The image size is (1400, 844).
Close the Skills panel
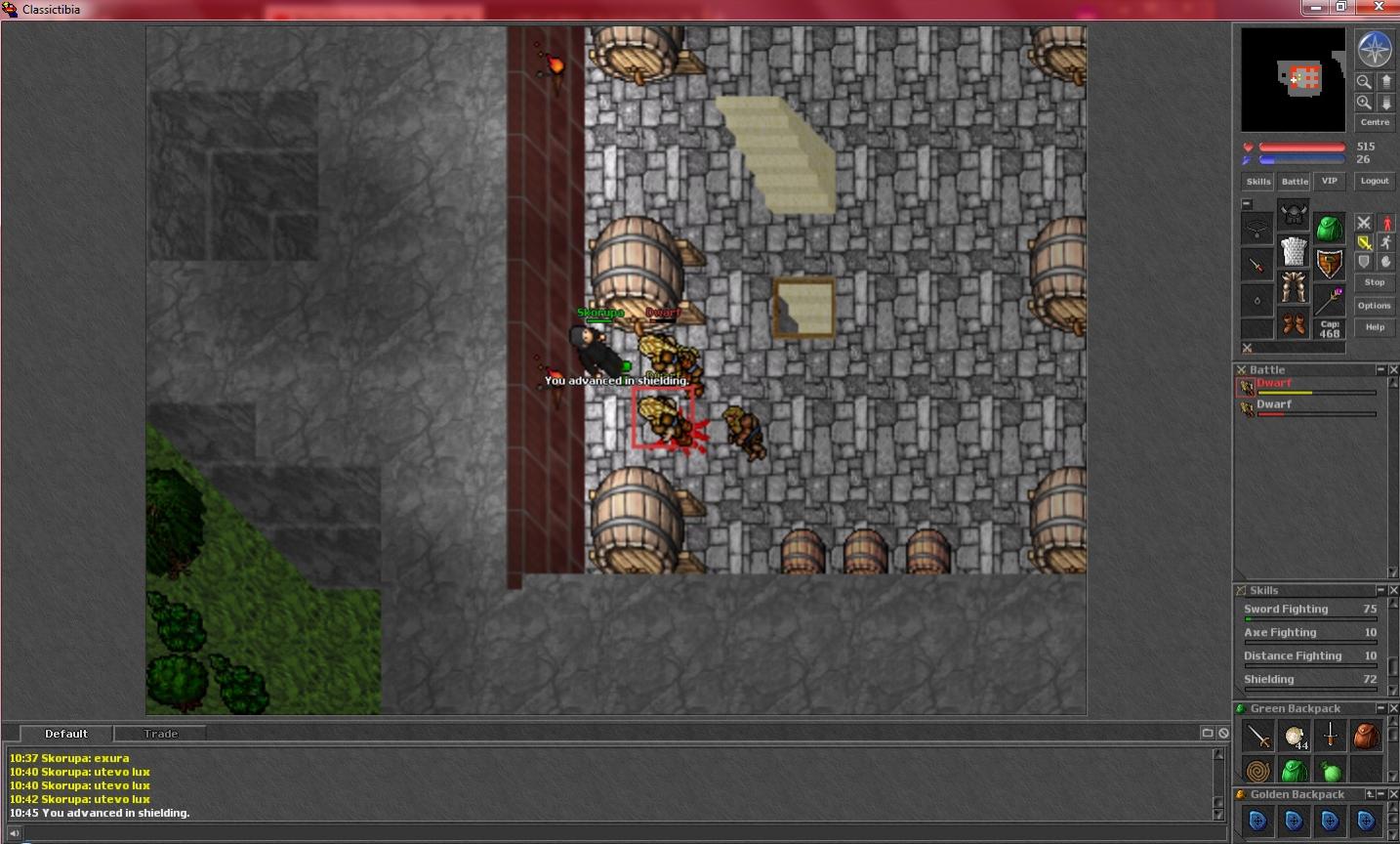pyautogui.click(x=1393, y=590)
